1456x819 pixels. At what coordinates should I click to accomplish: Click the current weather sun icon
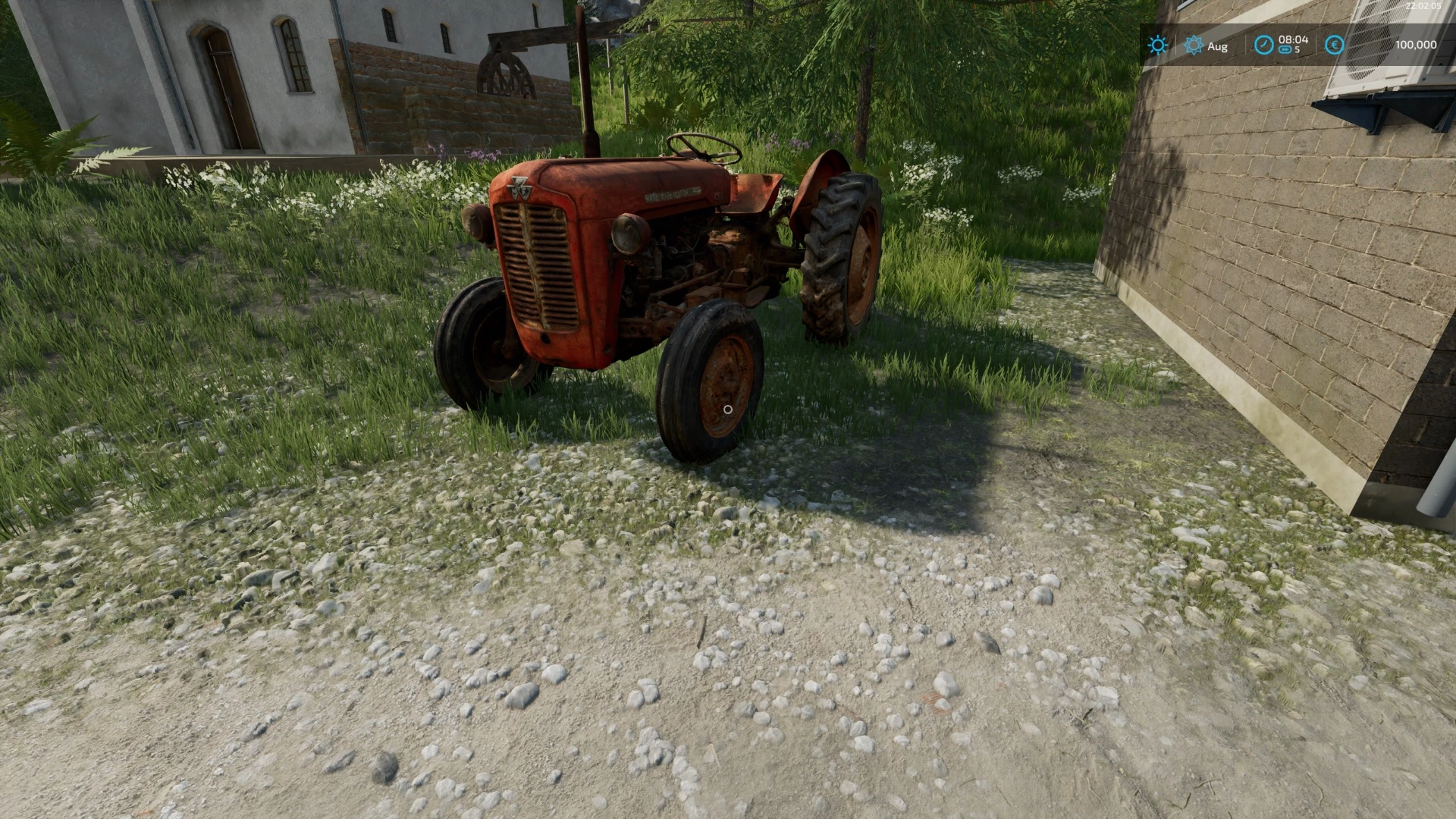pyautogui.click(x=1156, y=45)
